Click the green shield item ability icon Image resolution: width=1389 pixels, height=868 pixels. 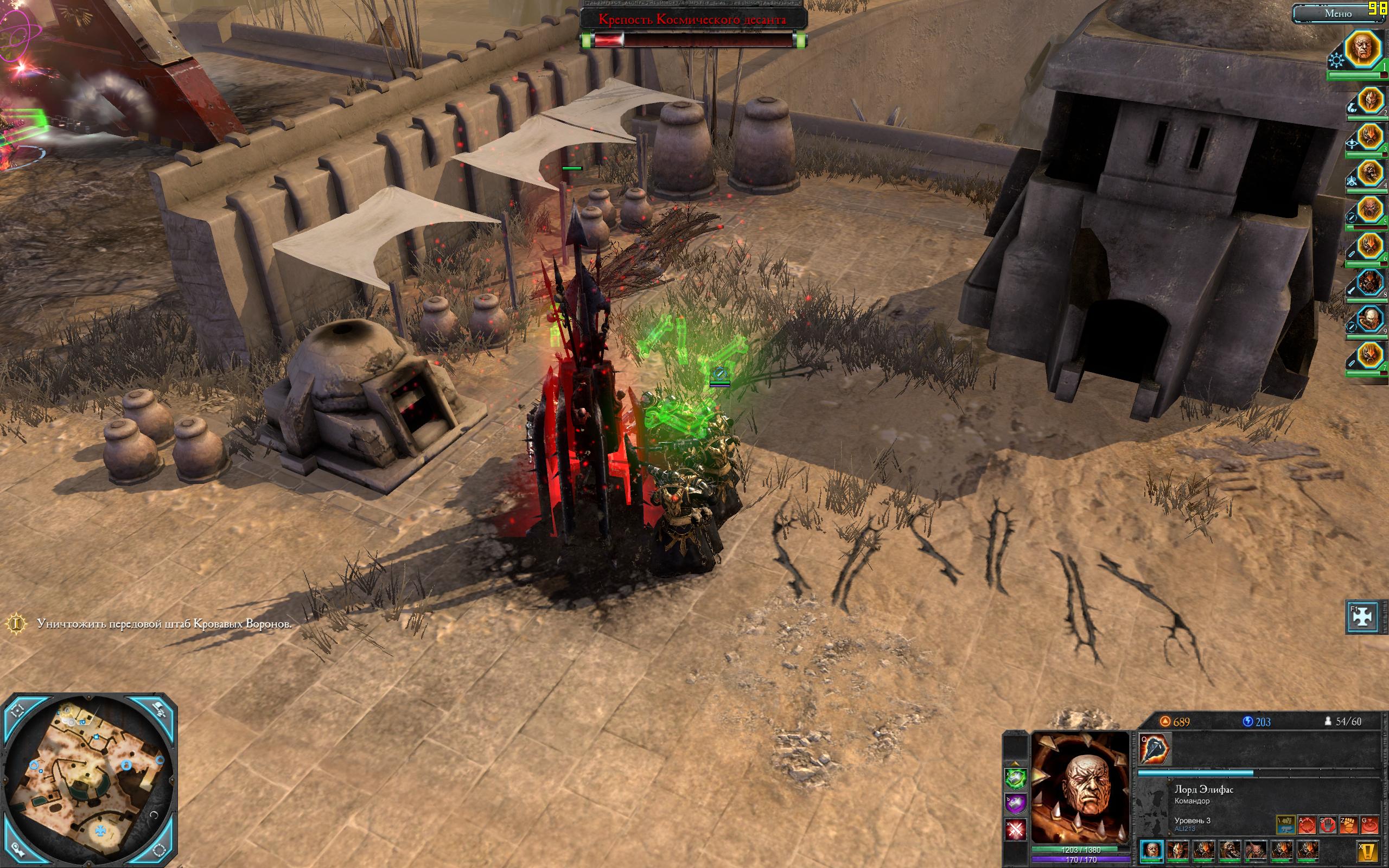[x=1015, y=778]
